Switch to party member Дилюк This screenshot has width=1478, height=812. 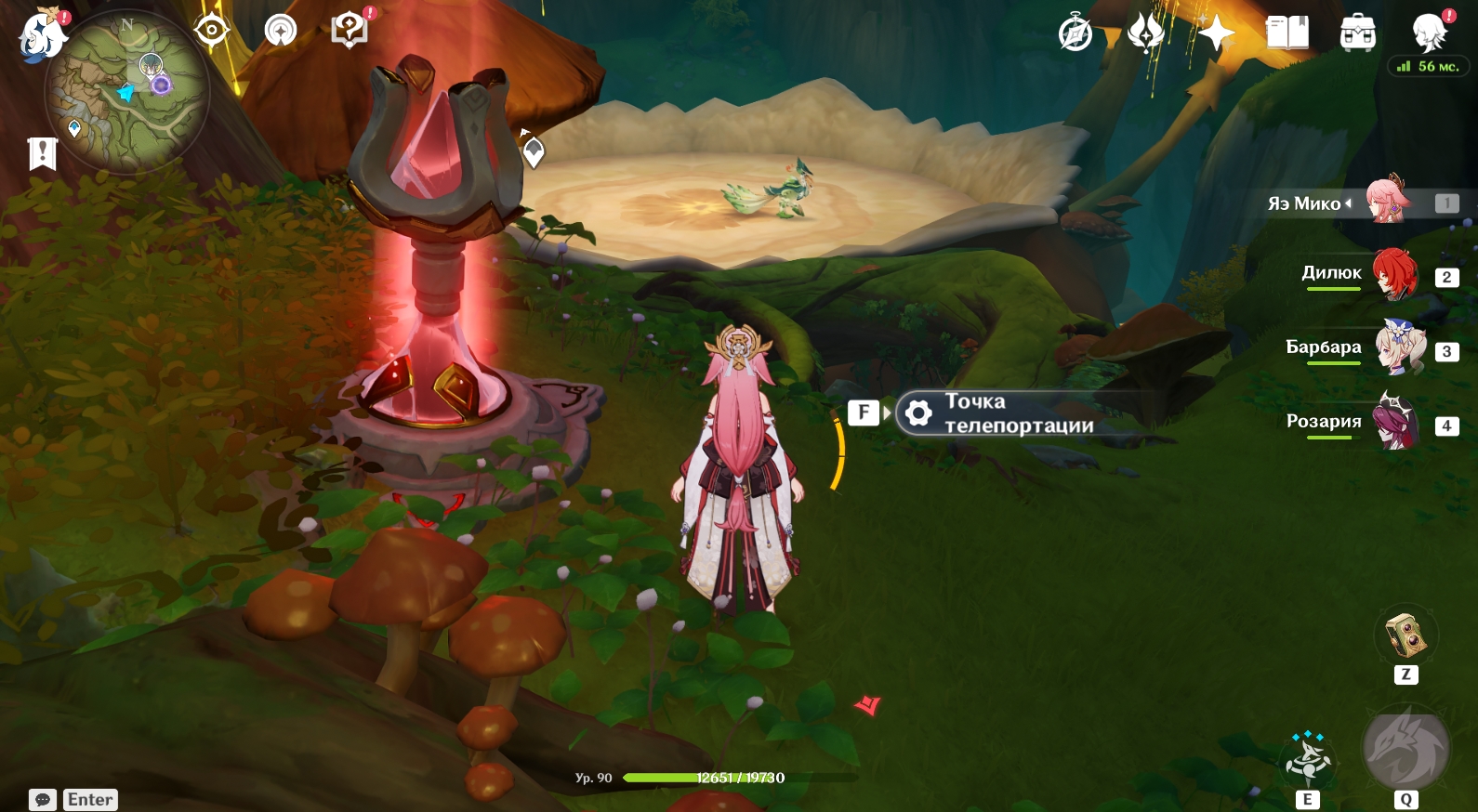click(x=1393, y=275)
